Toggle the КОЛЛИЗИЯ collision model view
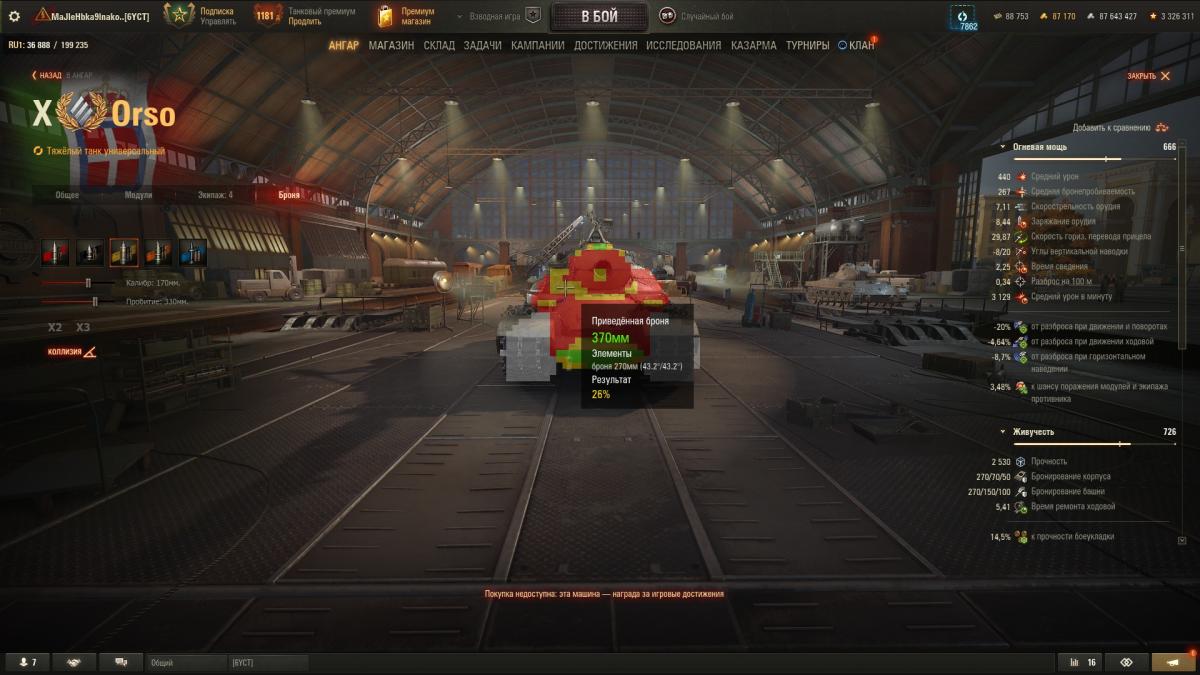The image size is (1200, 675). point(73,352)
